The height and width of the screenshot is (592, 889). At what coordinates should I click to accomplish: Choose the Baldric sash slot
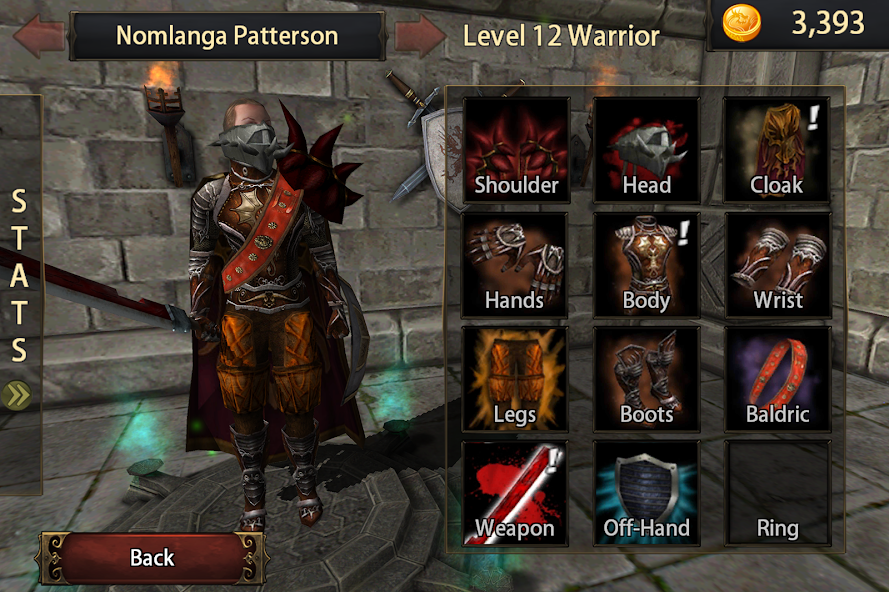point(777,379)
